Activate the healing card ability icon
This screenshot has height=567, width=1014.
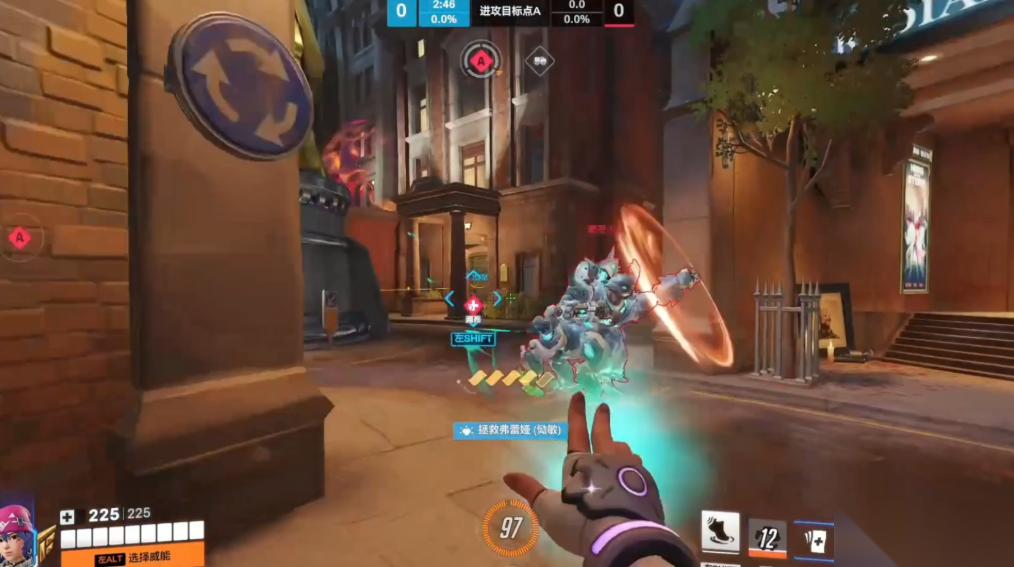[x=814, y=540]
